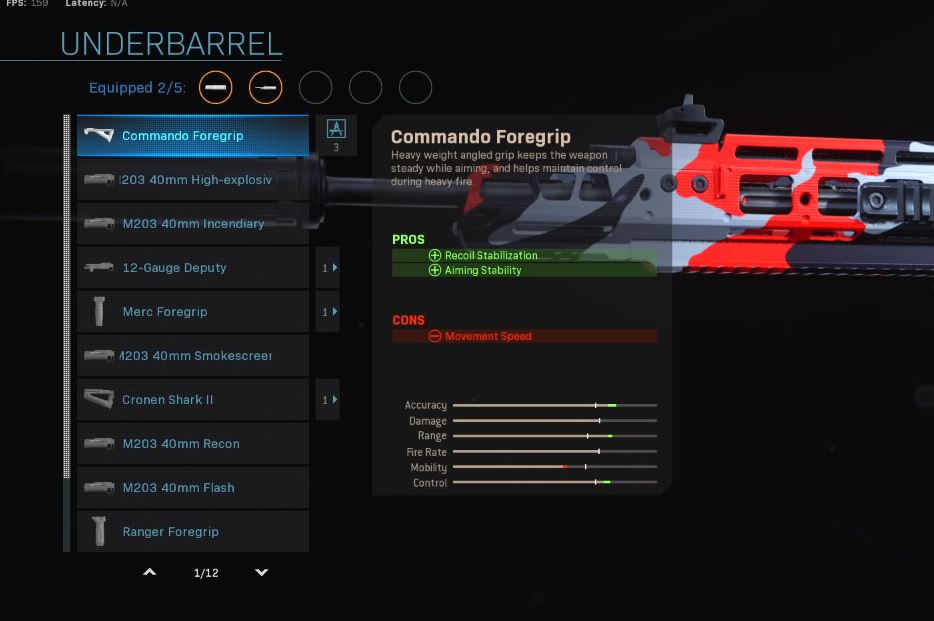The height and width of the screenshot is (621, 934).
Task: Select the M203 40mm Incendiary row
Action: pyautogui.click(x=192, y=224)
